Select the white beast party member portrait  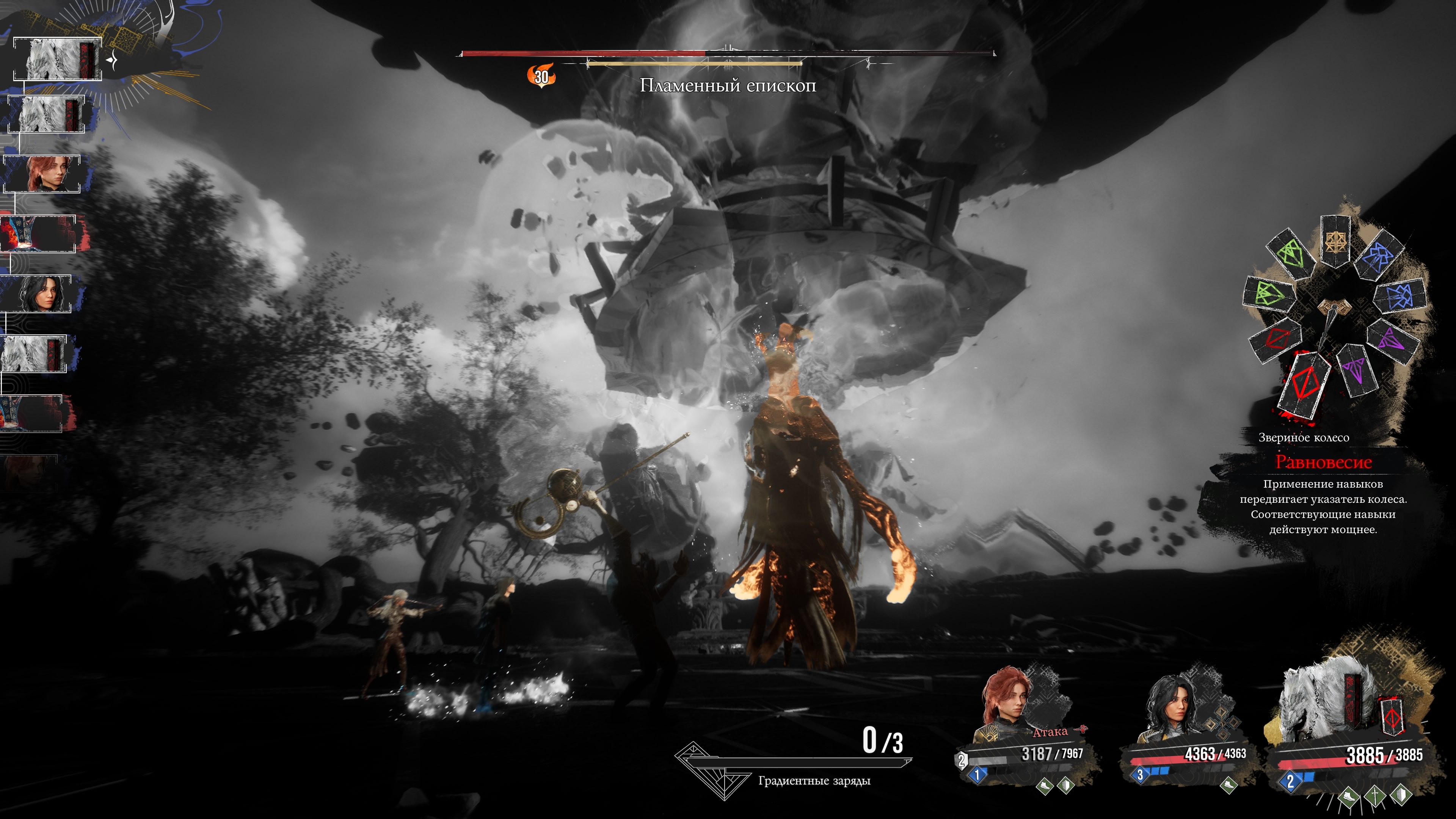coord(1323,704)
